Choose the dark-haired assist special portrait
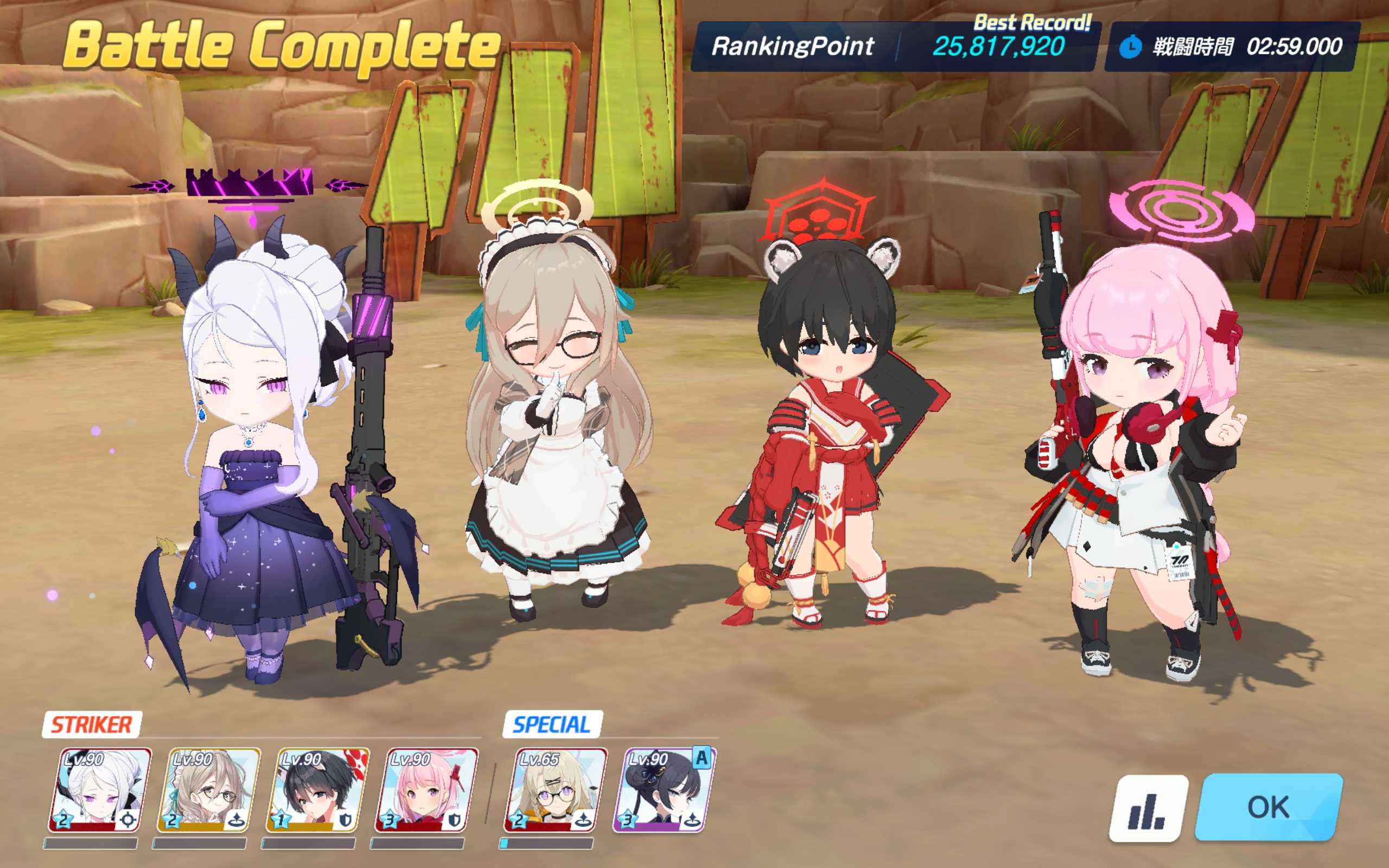The height and width of the screenshot is (868, 1389). tap(665, 790)
